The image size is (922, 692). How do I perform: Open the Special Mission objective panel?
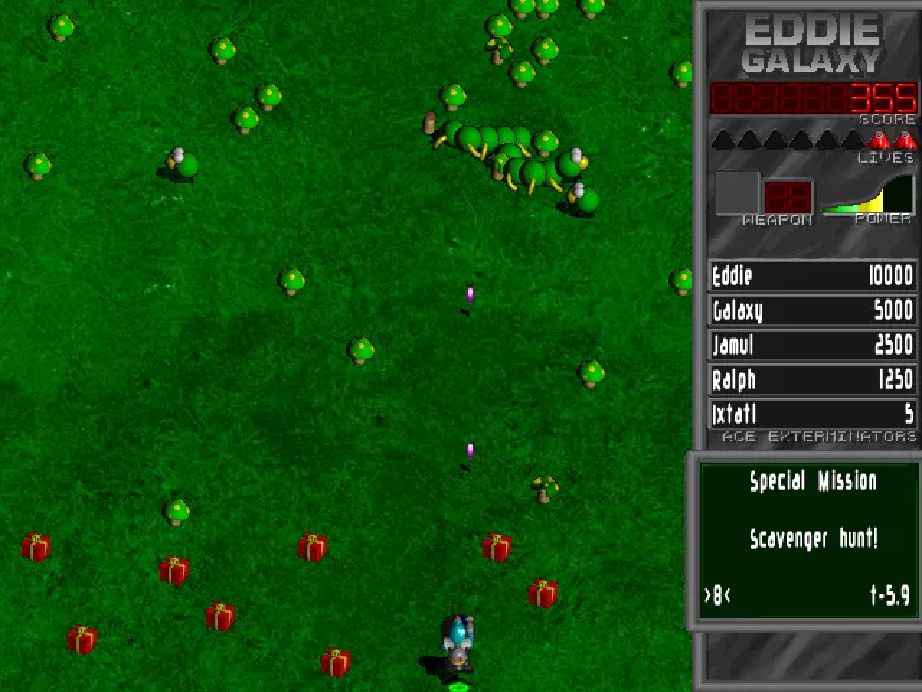coord(812,540)
